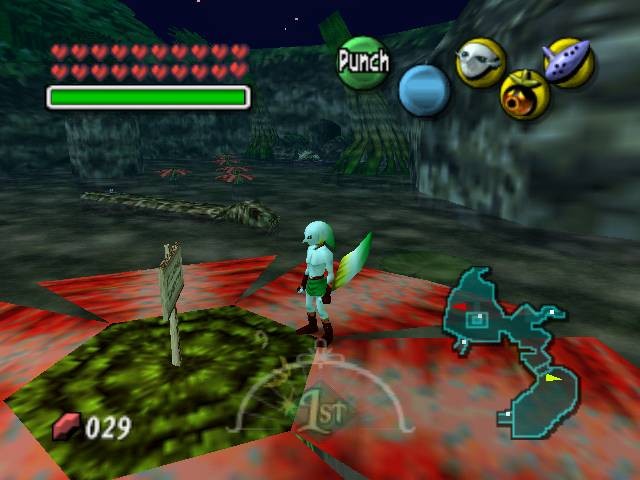The width and height of the screenshot is (640, 480).
Task: Select the Deku mask item
Action: (524, 95)
